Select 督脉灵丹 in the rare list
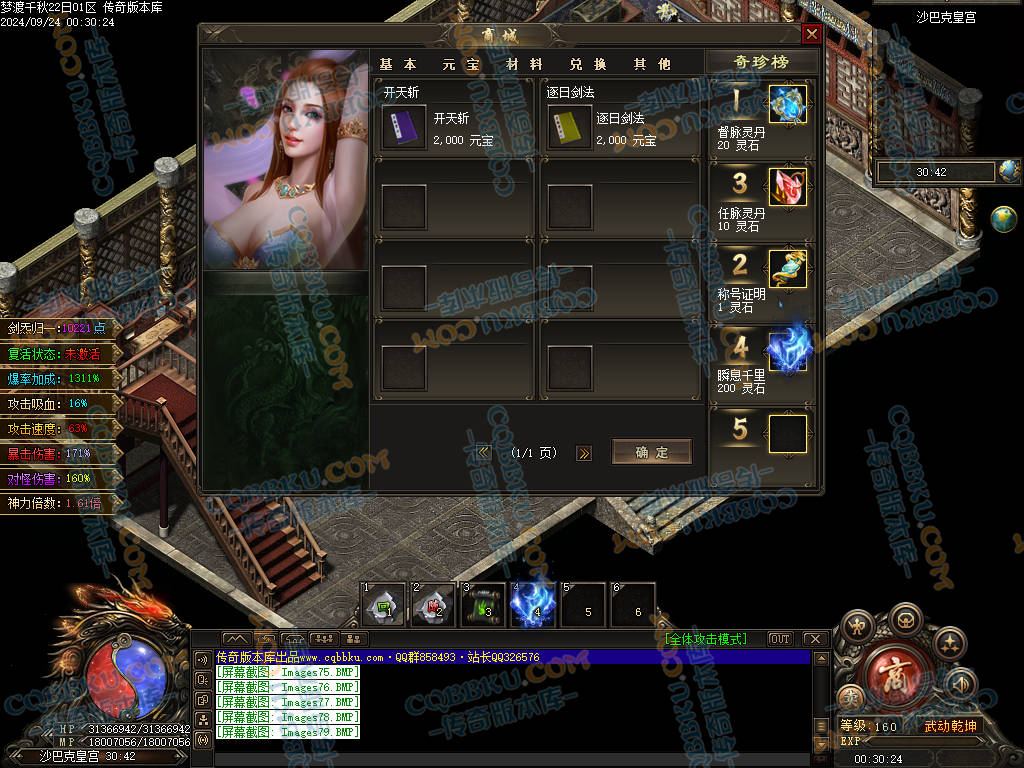This screenshot has height=768, width=1024. click(x=787, y=105)
